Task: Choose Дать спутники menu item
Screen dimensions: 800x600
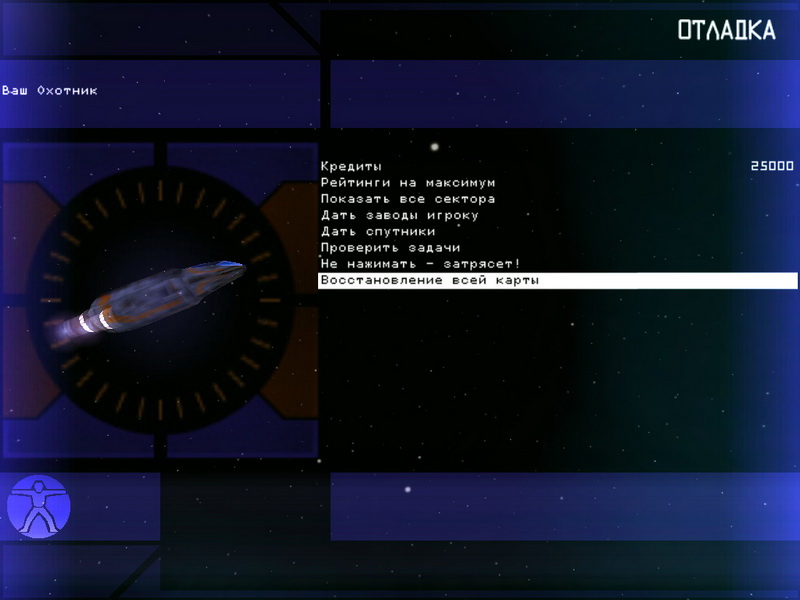Action: point(378,231)
